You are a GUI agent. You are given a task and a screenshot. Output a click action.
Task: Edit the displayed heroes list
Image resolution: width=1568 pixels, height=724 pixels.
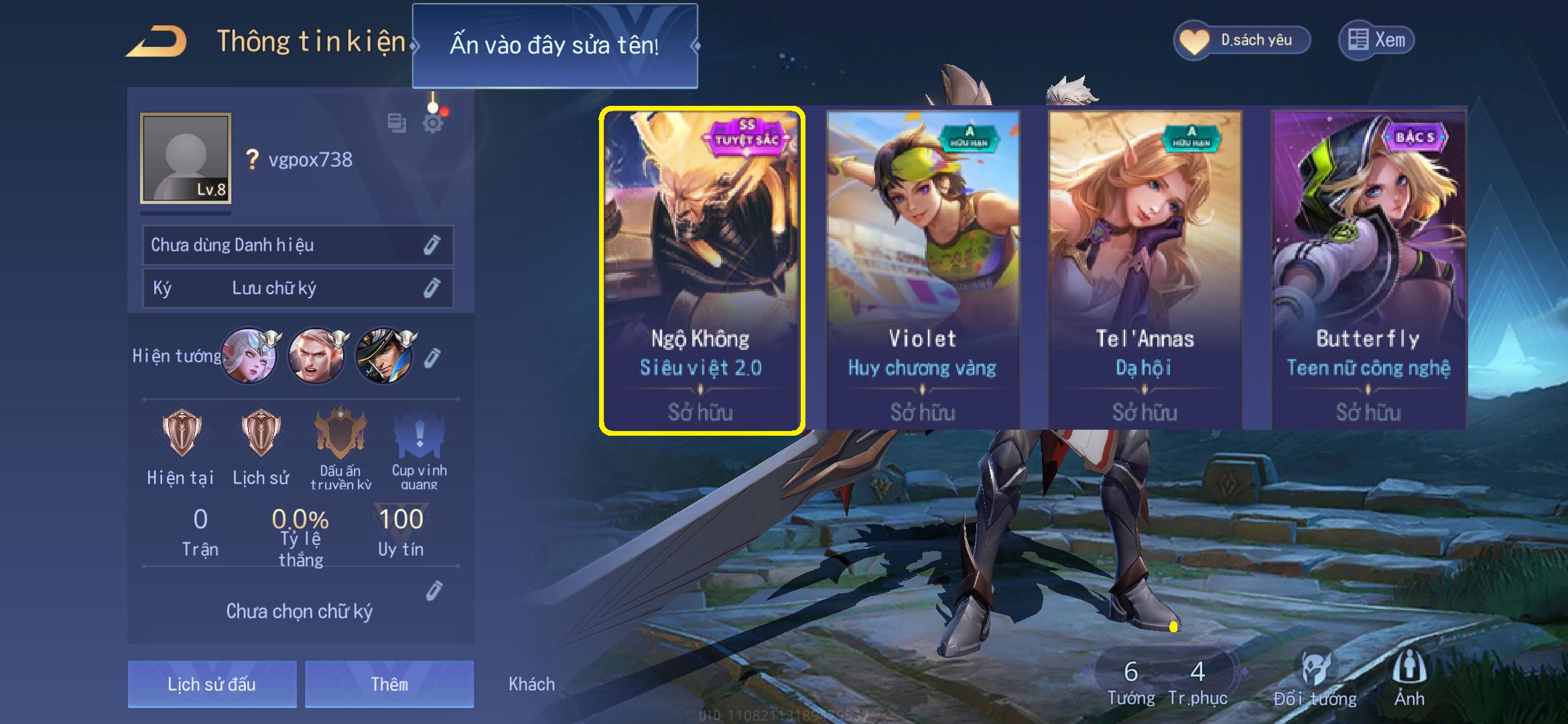click(433, 357)
